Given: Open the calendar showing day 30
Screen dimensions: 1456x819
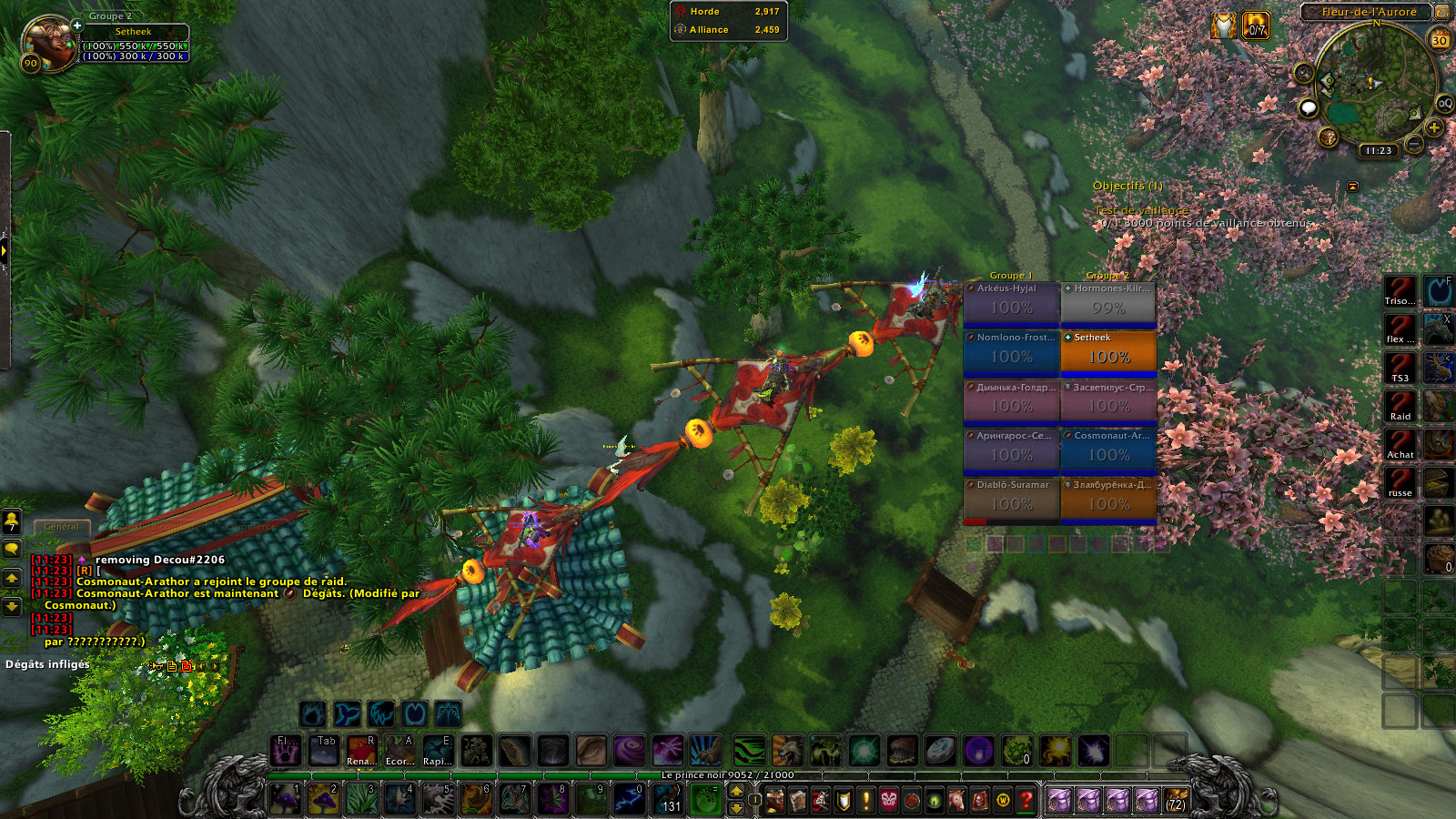Looking at the screenshot, I should pyautogui.click(x=1440, y=40).
